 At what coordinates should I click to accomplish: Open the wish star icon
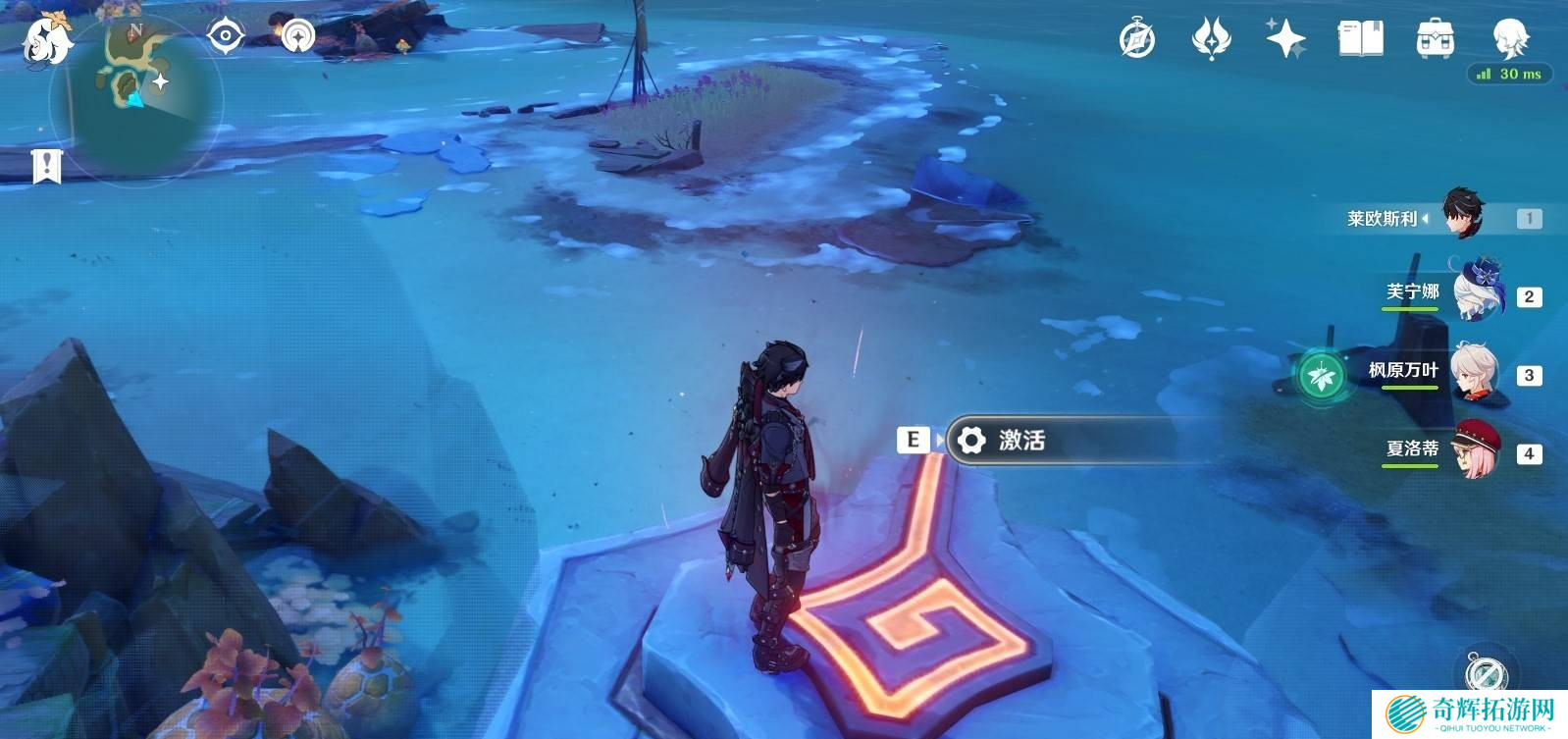pyautogui.click(x=1285, y=39)
